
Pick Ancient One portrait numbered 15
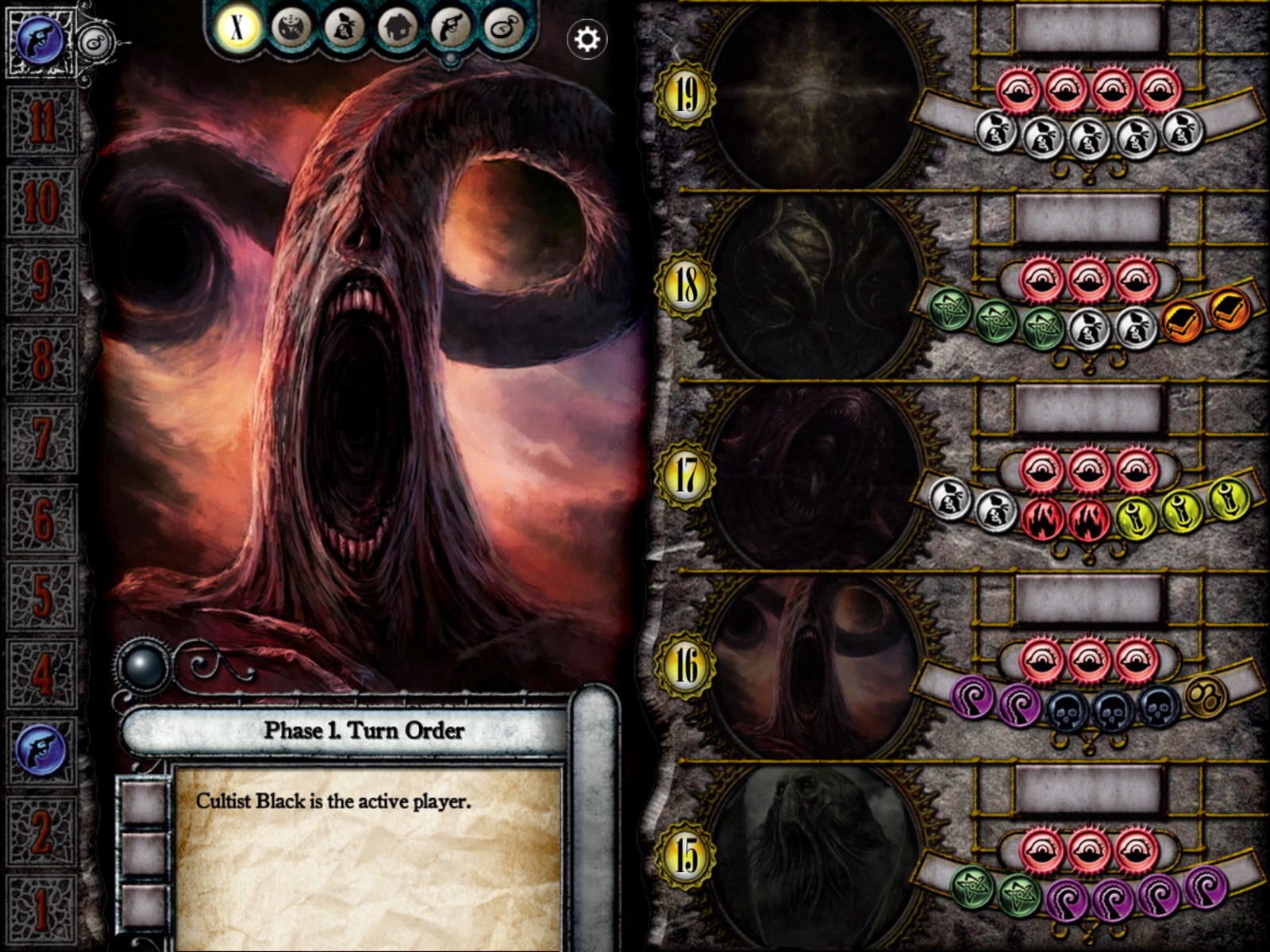coord(814,855)
